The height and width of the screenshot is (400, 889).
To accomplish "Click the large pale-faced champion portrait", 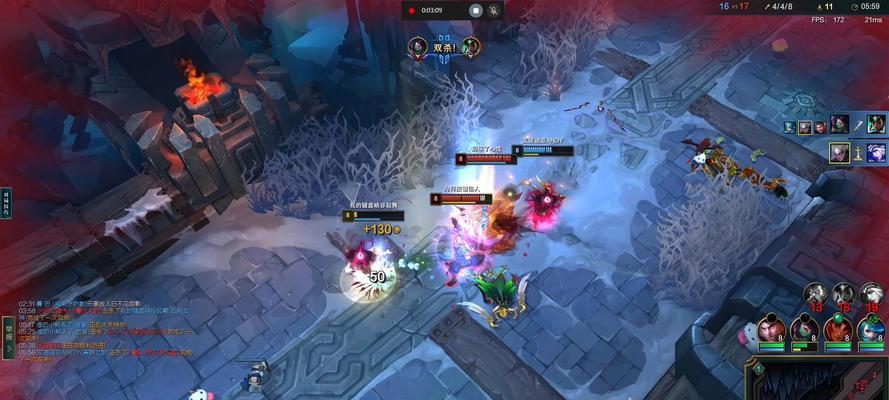I will pos(839,153).
